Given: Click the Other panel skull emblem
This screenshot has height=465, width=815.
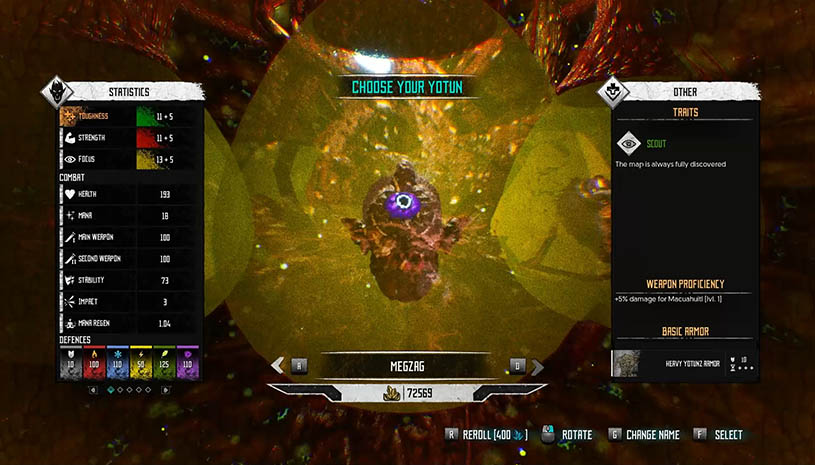Looking at the screenshot, I should click(x=613, y=93).
